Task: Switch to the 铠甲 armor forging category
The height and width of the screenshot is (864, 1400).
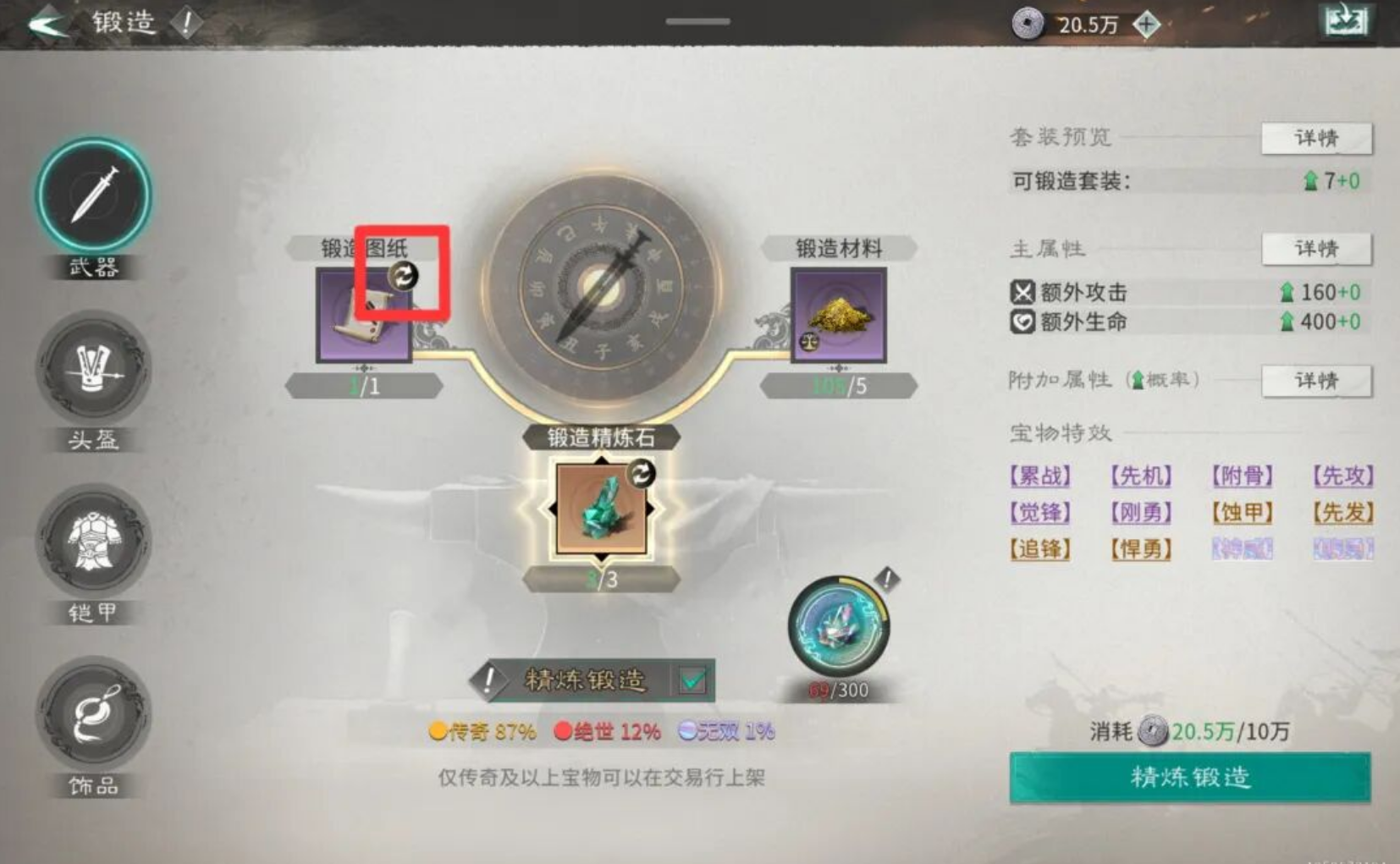Action: (93, 546)
